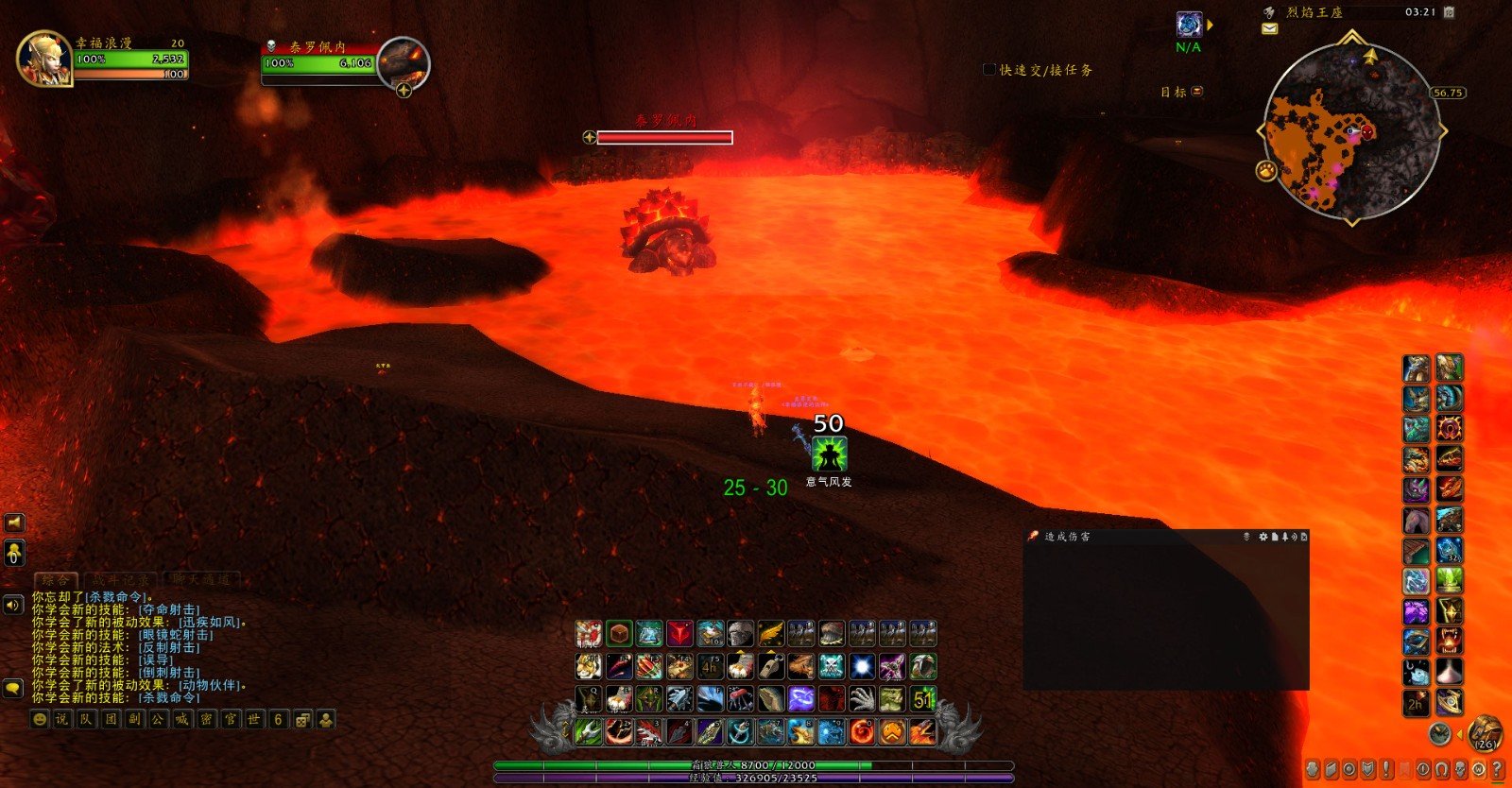The width and height of the screenshot is (1512, 788).
Task: Switch to the 战斗记录 chat tab
Action: point(120,579)
